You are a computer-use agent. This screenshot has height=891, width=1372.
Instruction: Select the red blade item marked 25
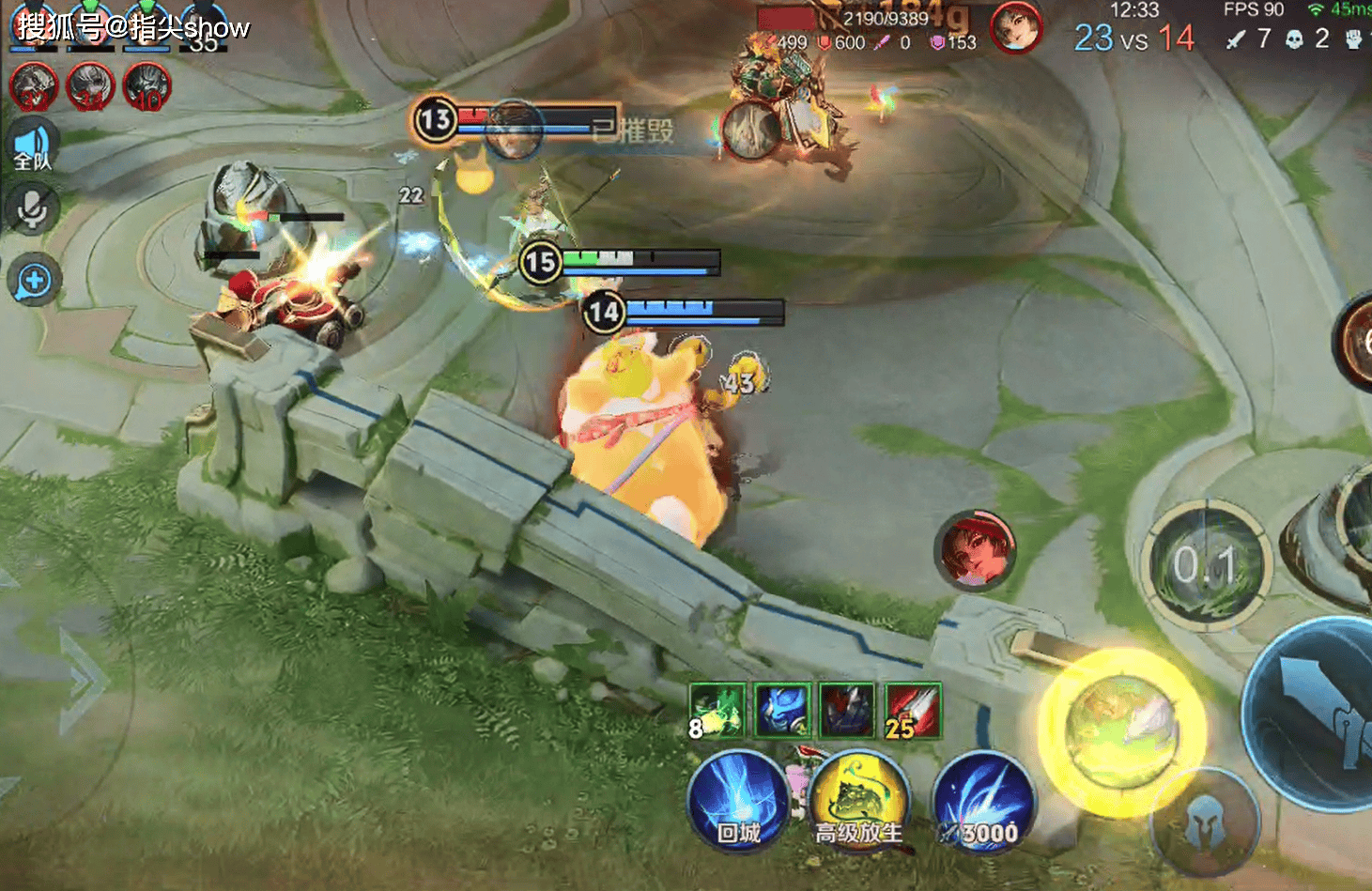(x=913, y=710)
